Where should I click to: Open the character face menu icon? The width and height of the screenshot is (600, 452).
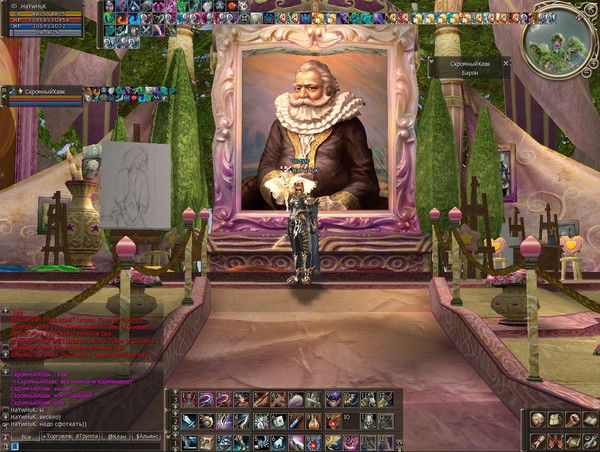(538, 419)
